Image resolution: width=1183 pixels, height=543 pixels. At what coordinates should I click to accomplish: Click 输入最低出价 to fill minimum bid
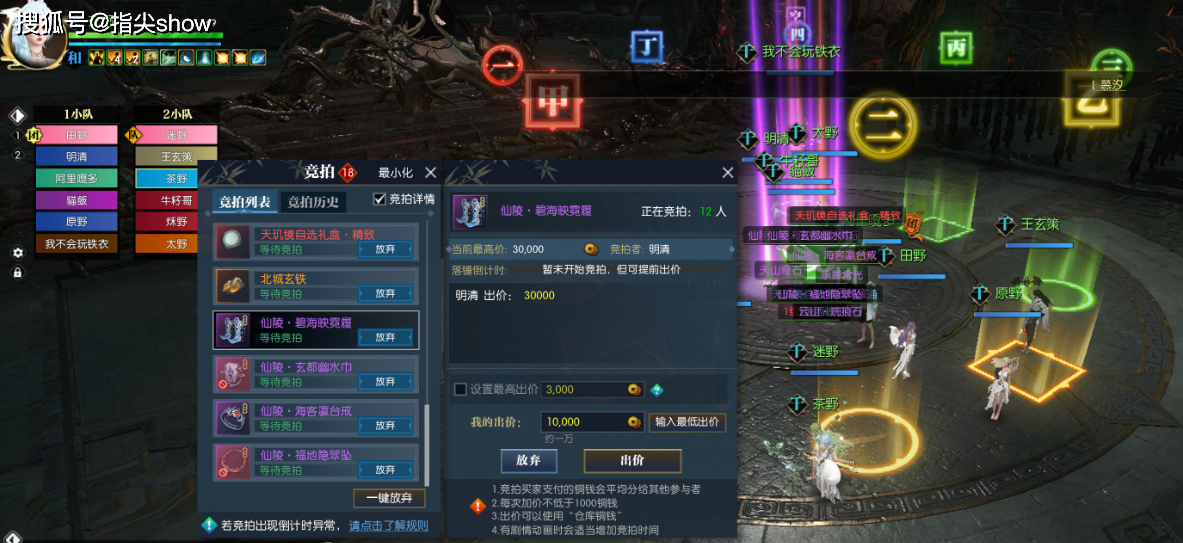click(x=687, y=422)
